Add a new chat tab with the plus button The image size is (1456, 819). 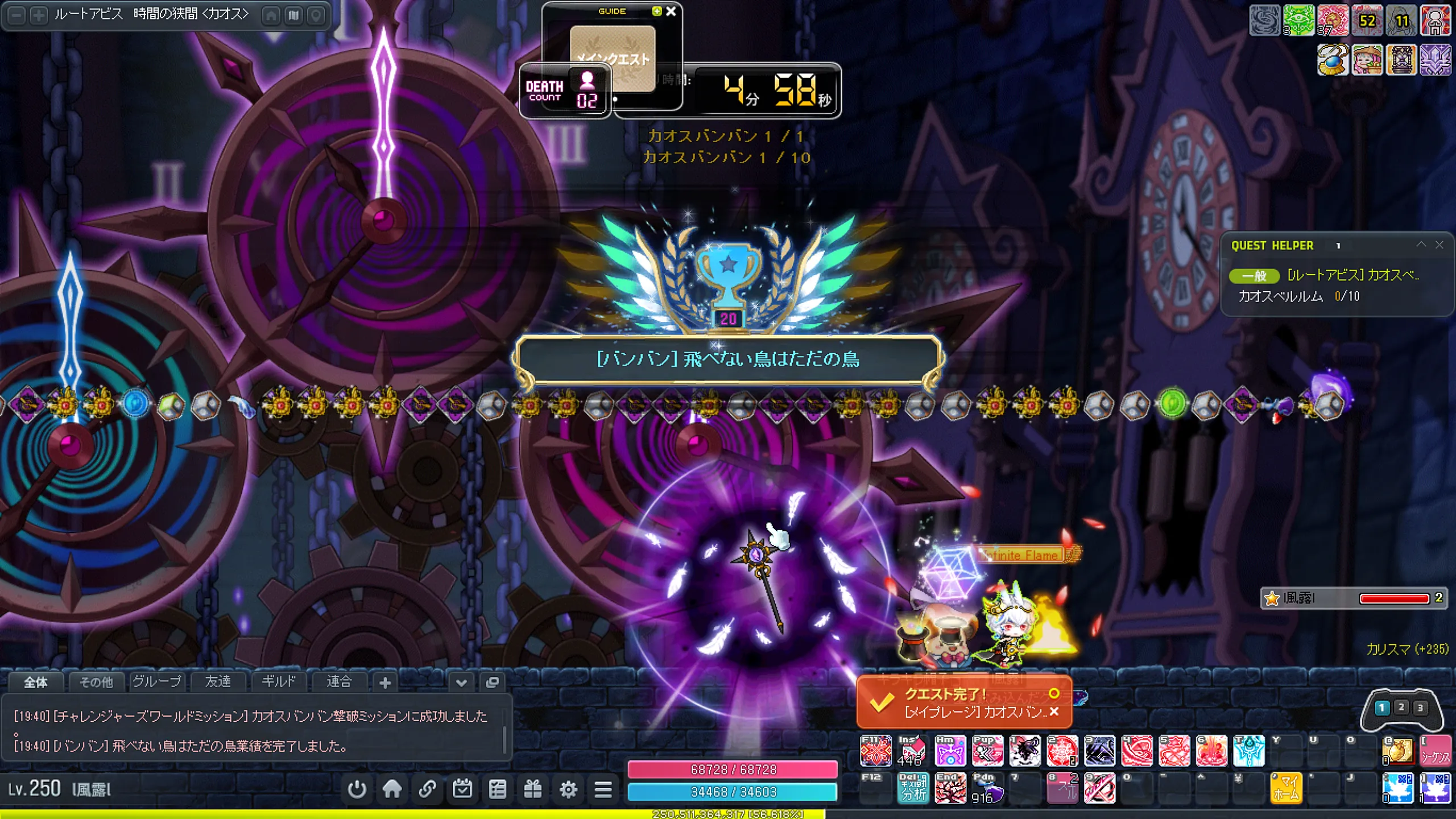(385, 682)
